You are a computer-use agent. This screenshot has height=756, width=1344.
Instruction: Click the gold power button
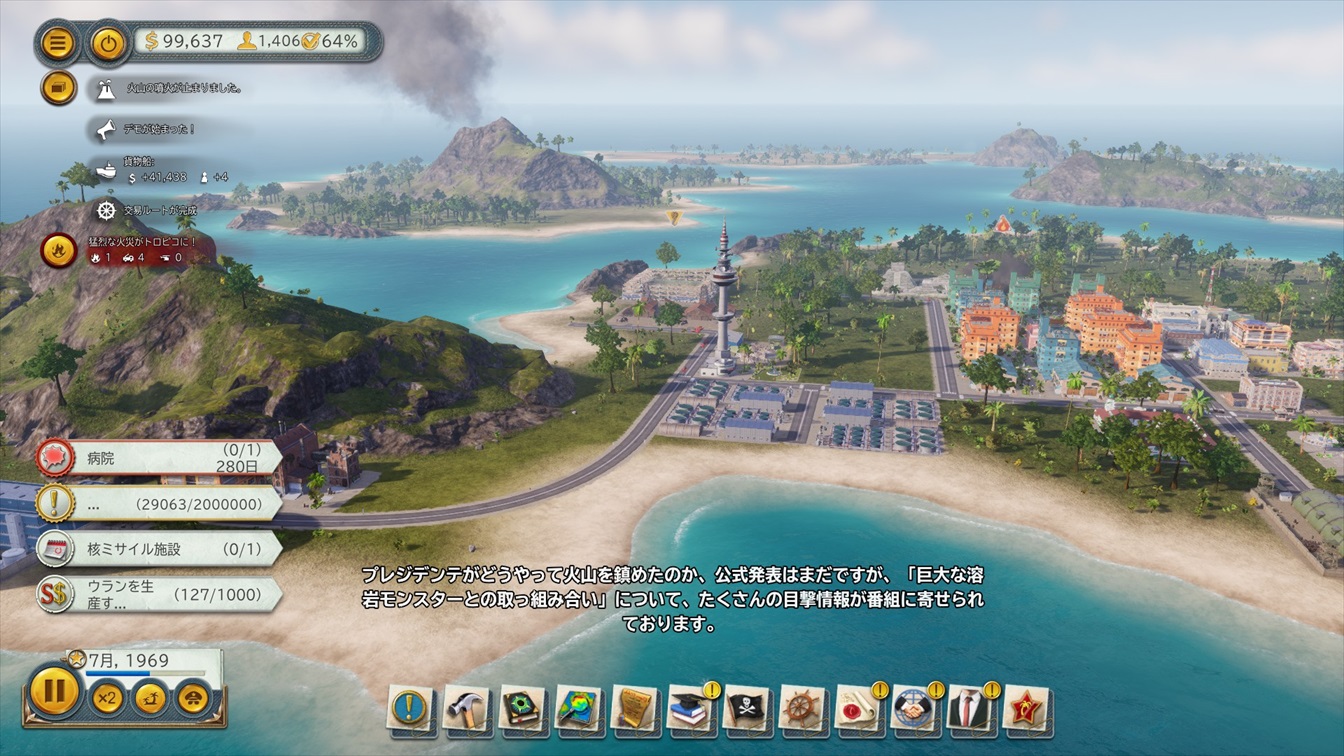pos(107,43)
